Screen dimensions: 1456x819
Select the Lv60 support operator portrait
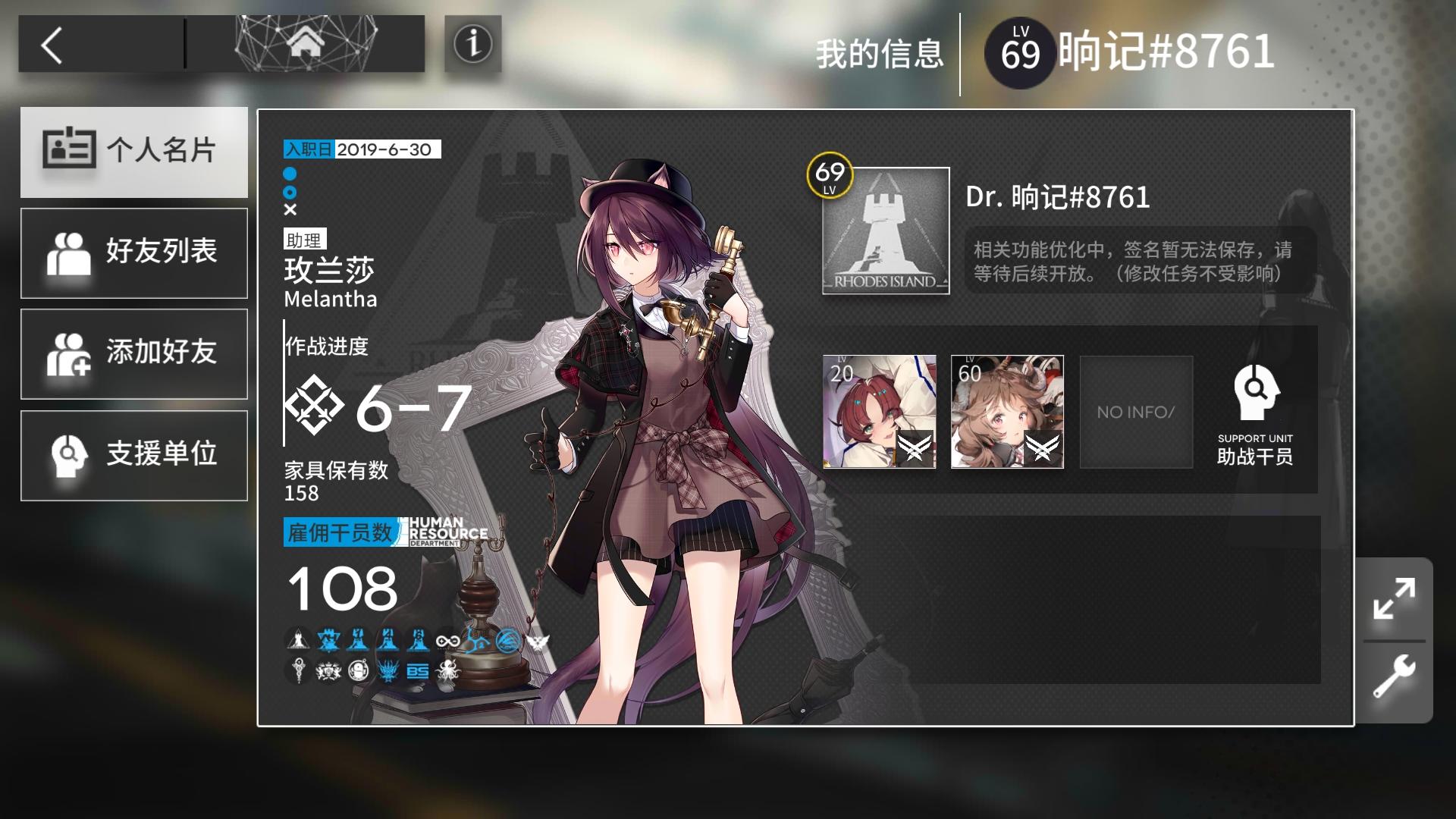point(1007,412)
